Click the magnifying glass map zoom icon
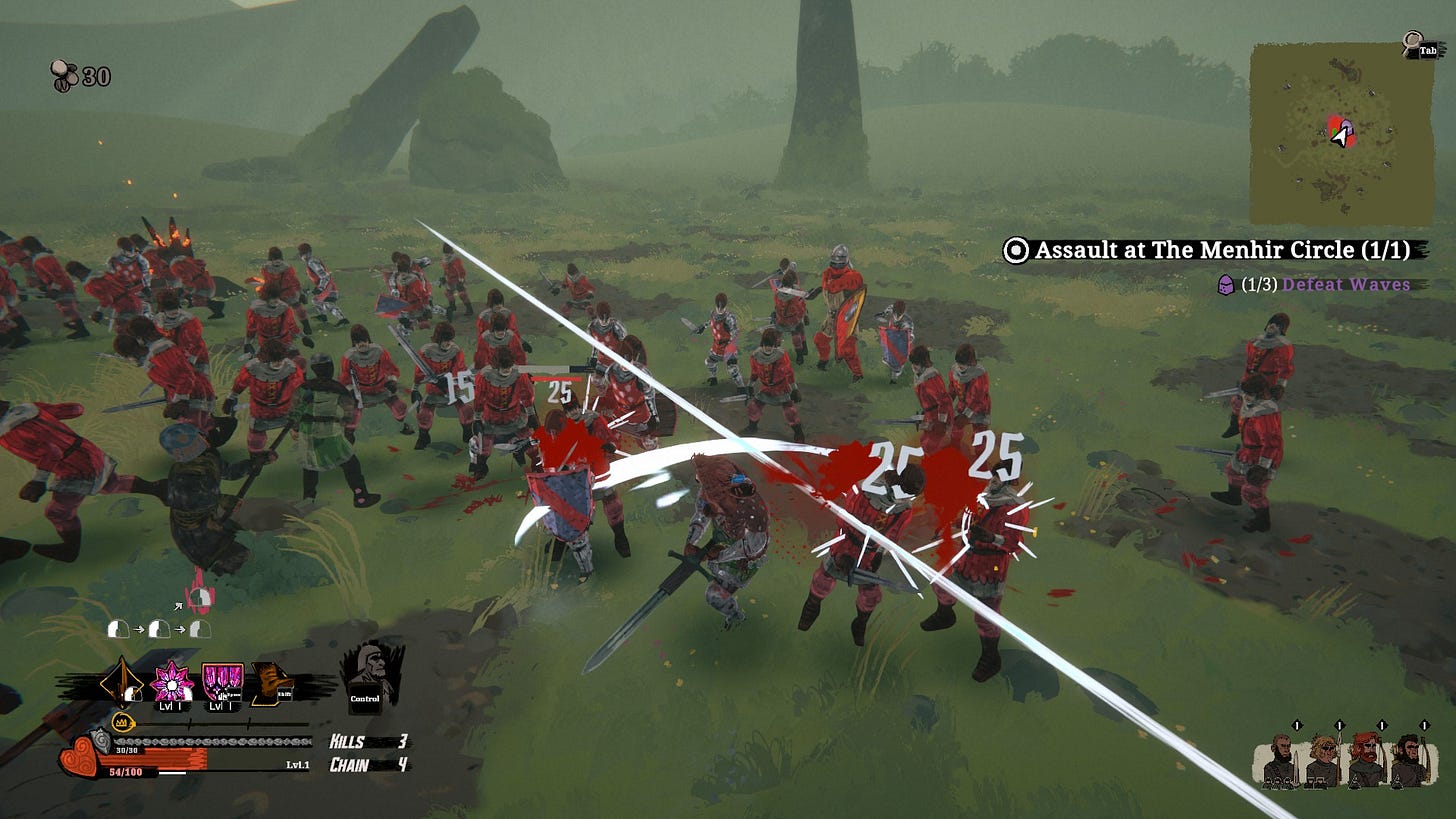The image size is (1456, 819). click(x=1412, y=44)
